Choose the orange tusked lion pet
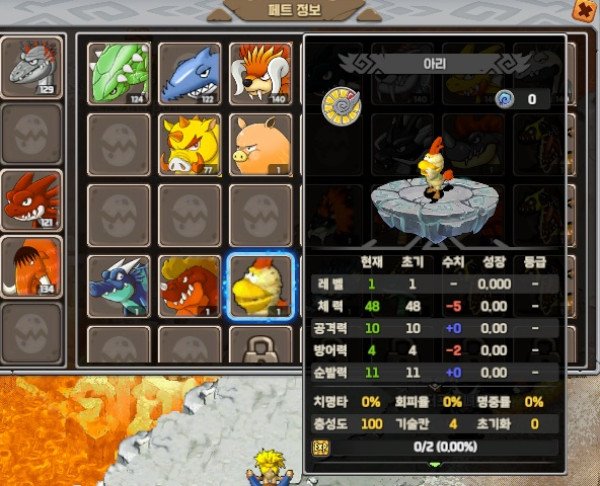This screenshot has height=486, width=600. (260, 71)
